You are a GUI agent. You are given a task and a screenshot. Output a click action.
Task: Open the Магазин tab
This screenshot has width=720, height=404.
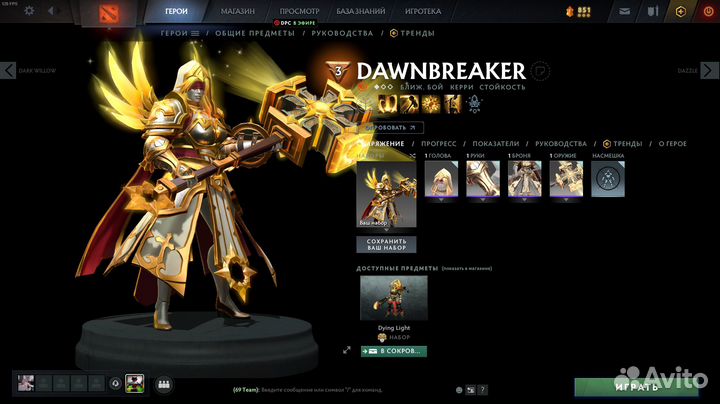pos(236,11)
